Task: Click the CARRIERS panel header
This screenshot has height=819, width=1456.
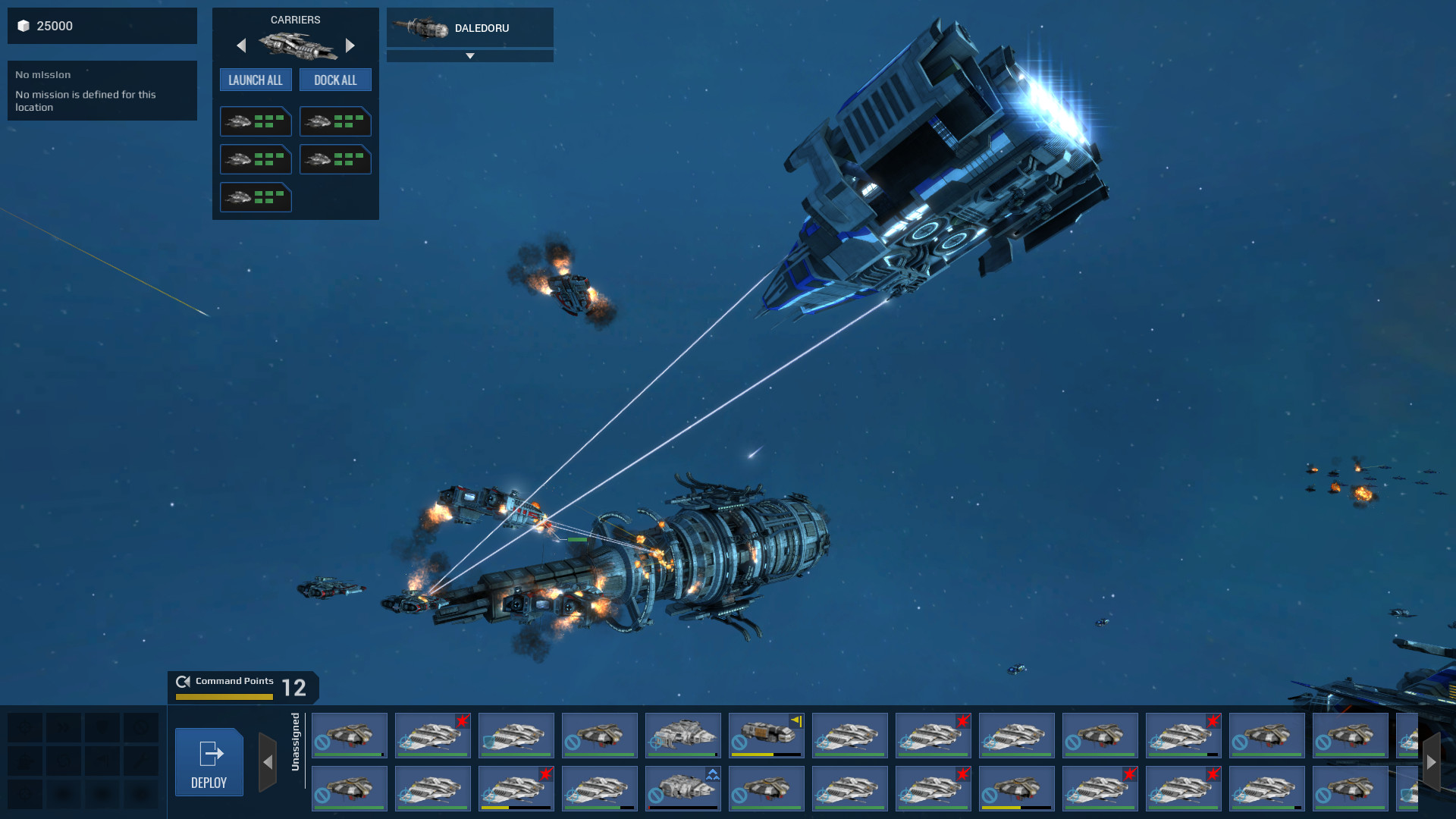Action: [x=296, y=19]
